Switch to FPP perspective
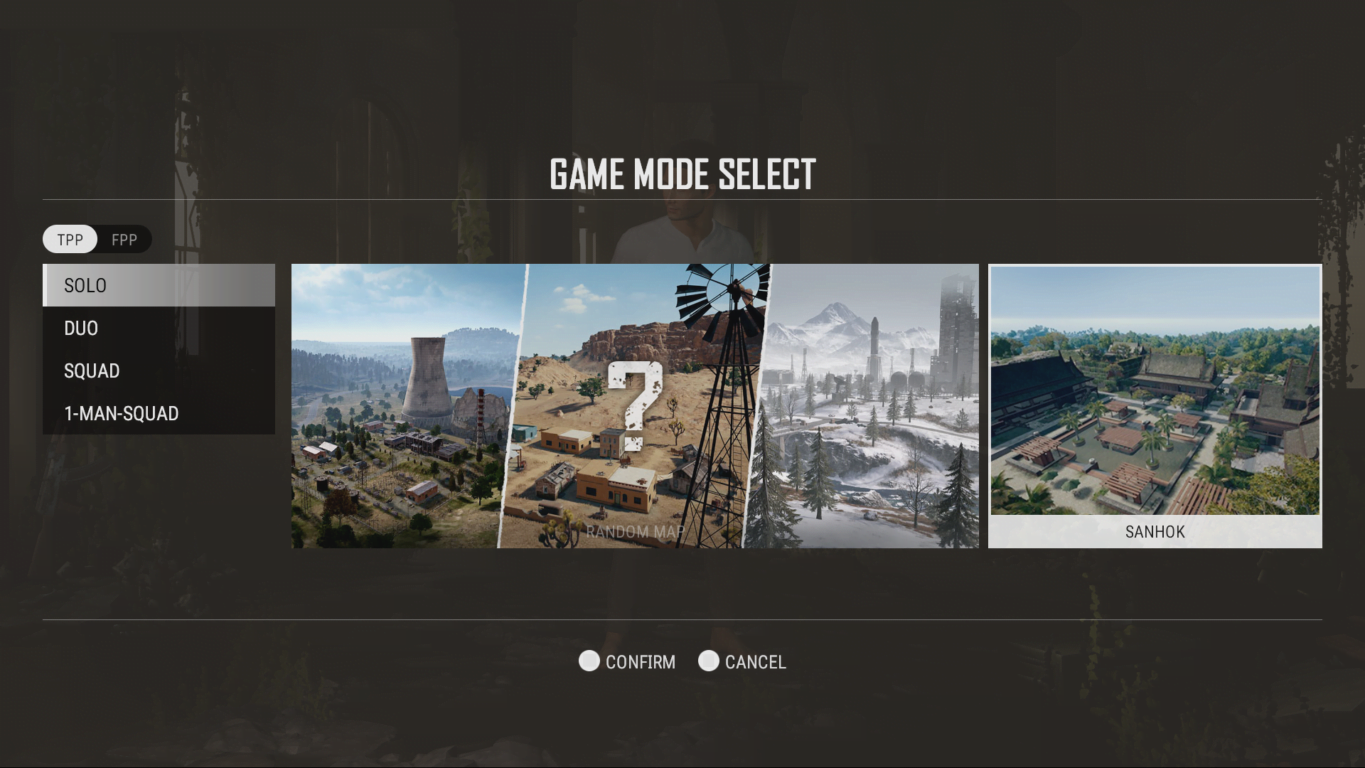Screen dimensions: 1365x768 (x=125, y=240)
